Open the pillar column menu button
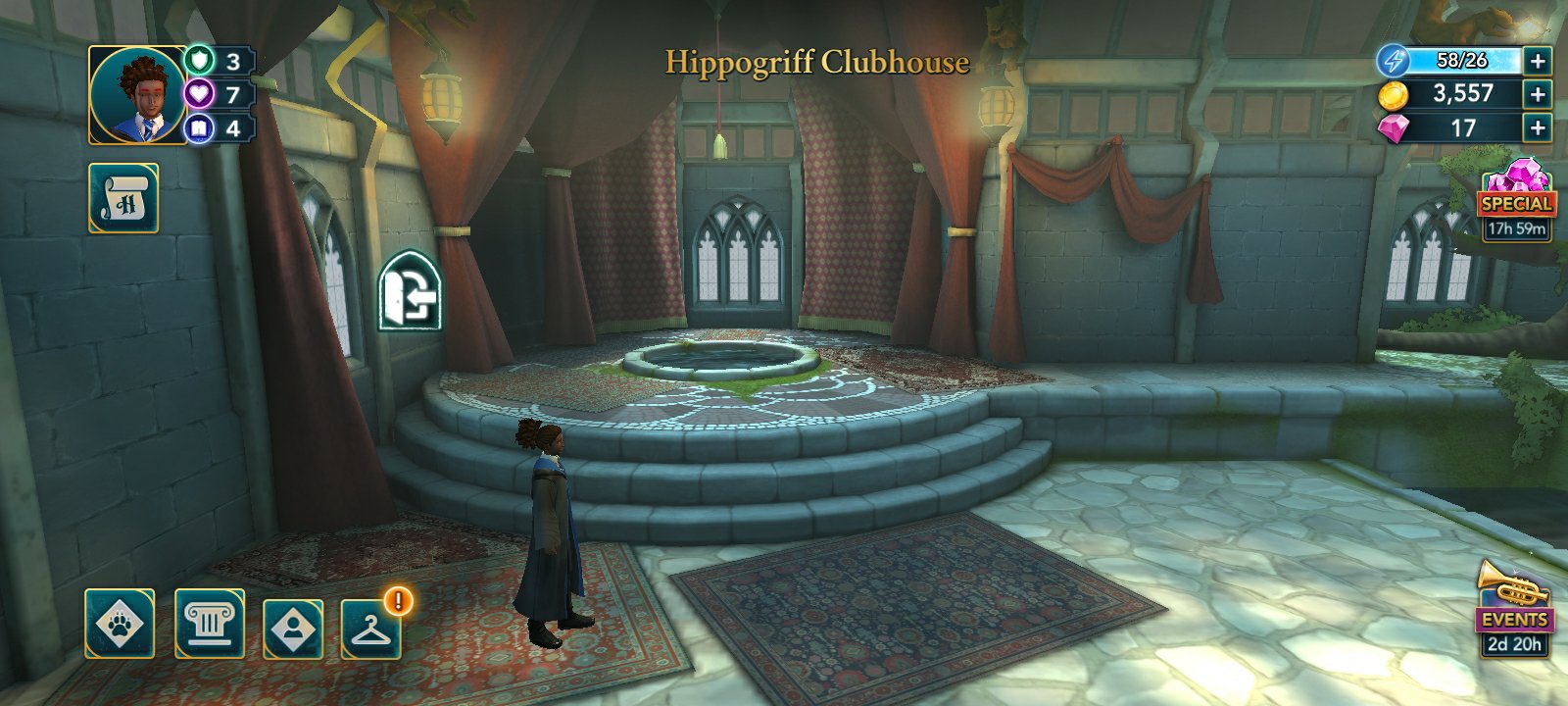 click(x=209, y=624)
